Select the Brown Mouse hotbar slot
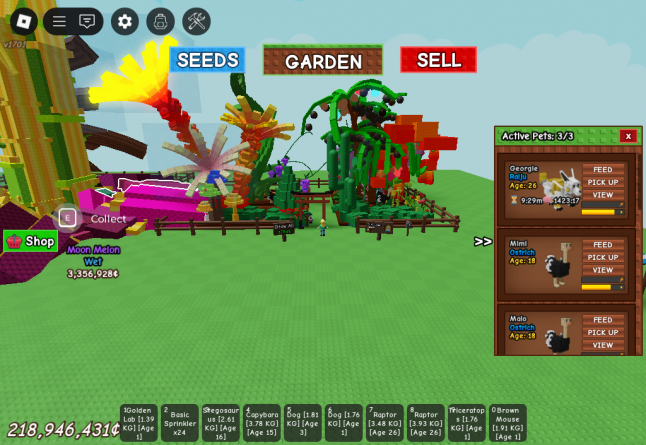 pyautogui.click(x=507, y=423)
